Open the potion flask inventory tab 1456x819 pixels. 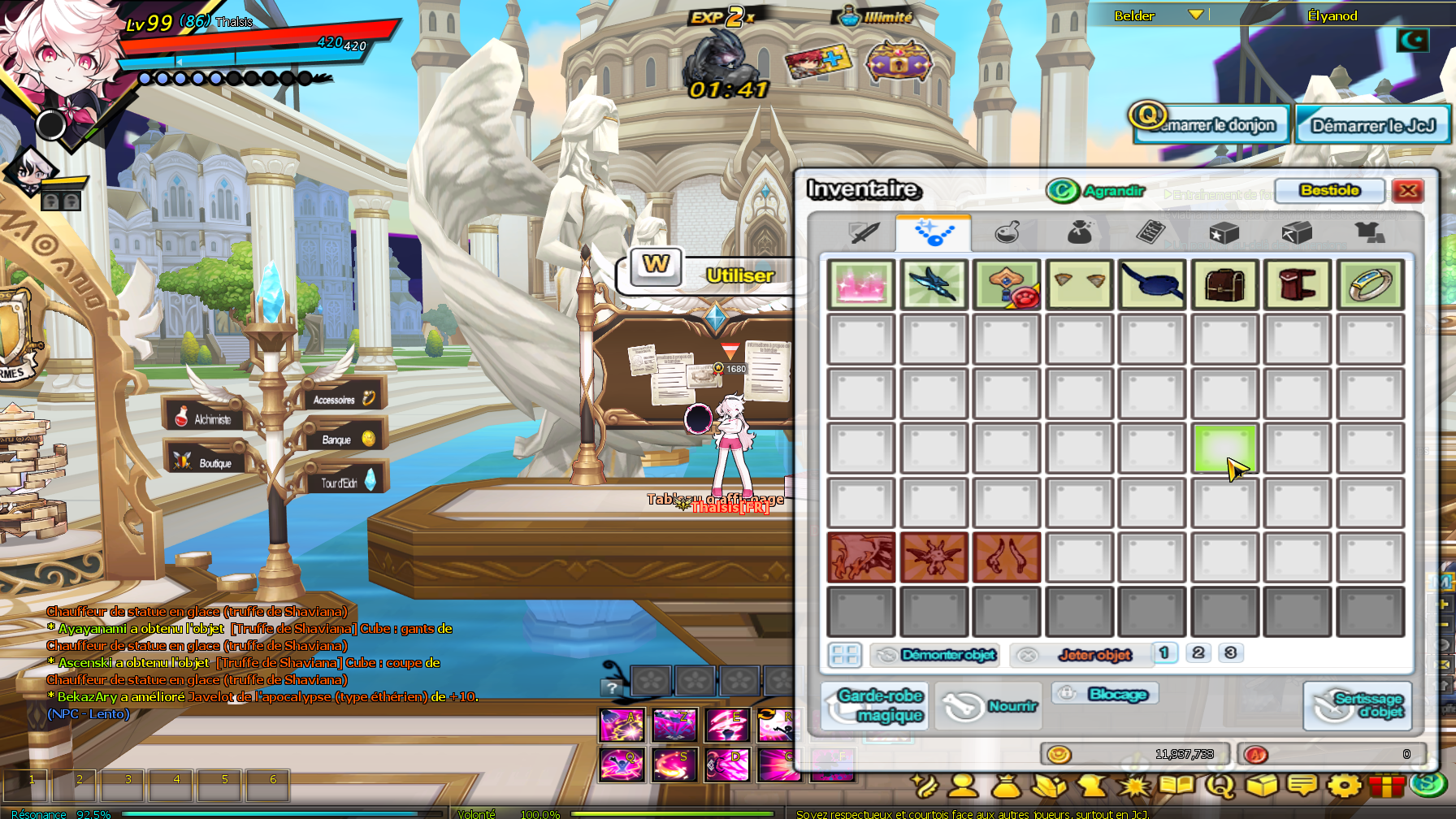(x=1007, y=234)
